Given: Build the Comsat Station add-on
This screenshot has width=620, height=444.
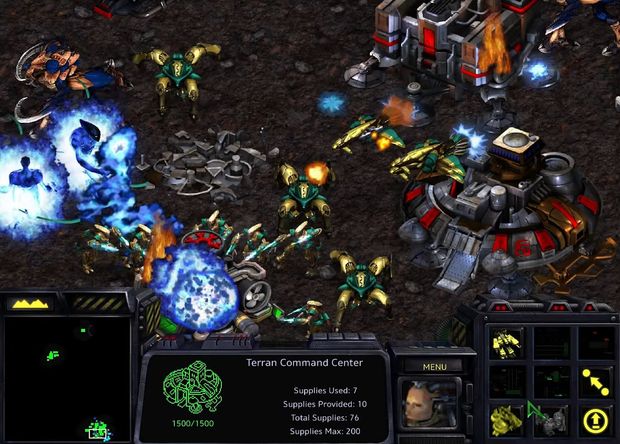Looking at the screenshot, I should click(507, 418).
